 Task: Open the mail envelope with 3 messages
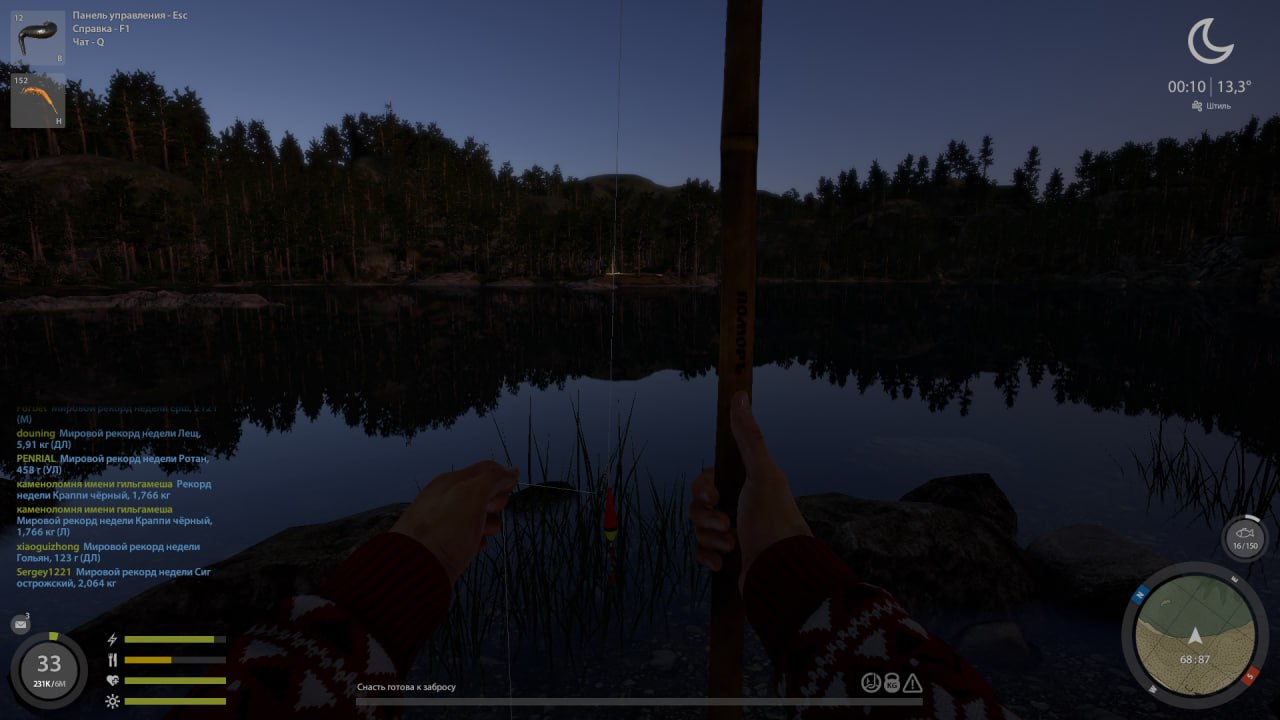pos(20,625)
